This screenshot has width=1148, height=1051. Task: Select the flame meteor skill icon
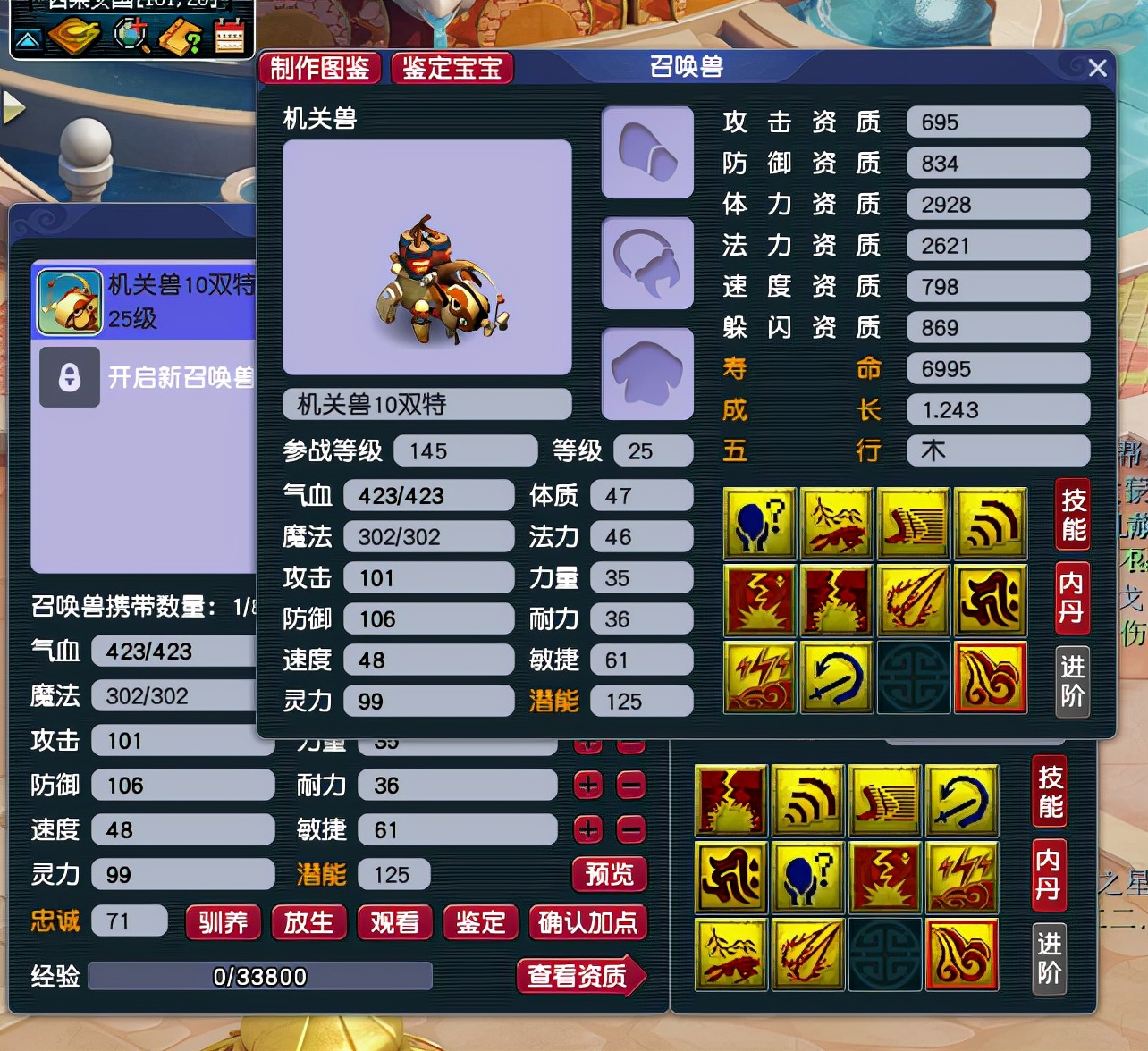click(914, 600)
